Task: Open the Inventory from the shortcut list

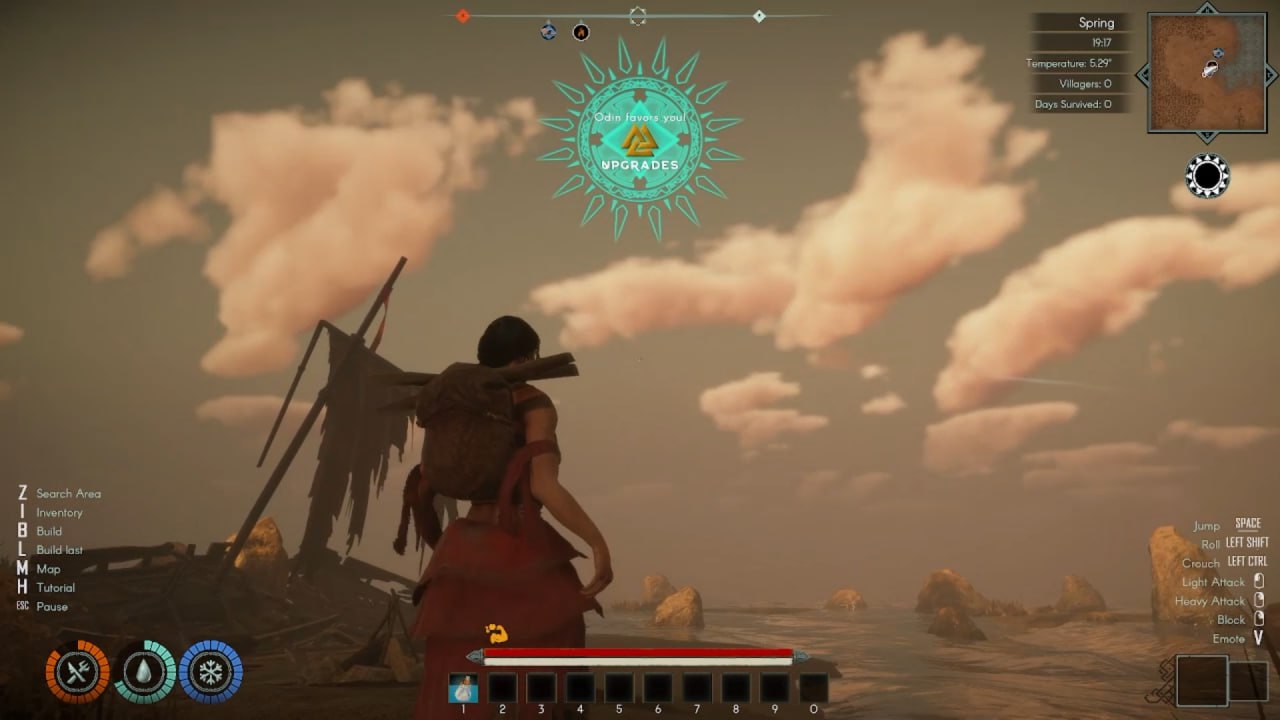Action: pyautogui.click(x=59, y=512)
